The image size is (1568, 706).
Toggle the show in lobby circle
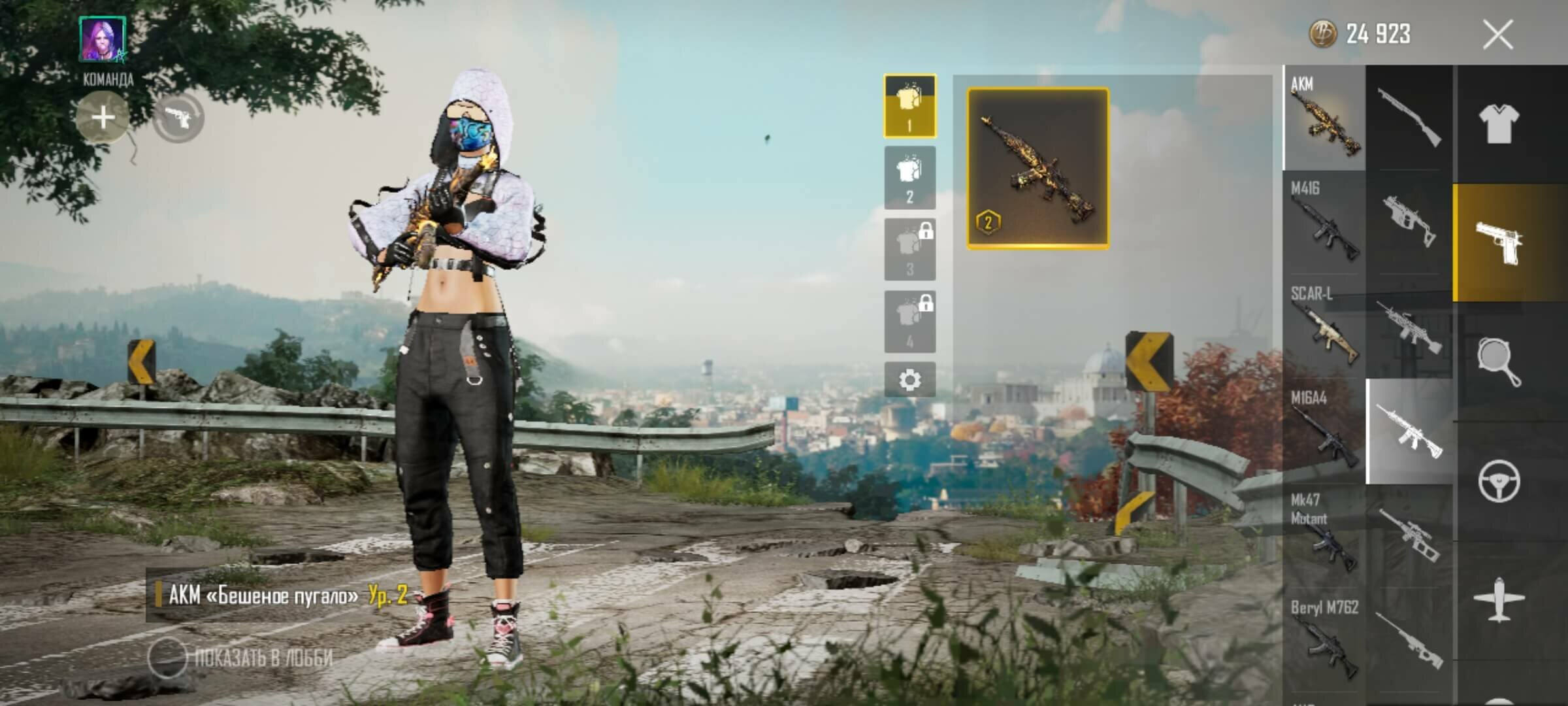pyautogui.click(x=167, y=657)
